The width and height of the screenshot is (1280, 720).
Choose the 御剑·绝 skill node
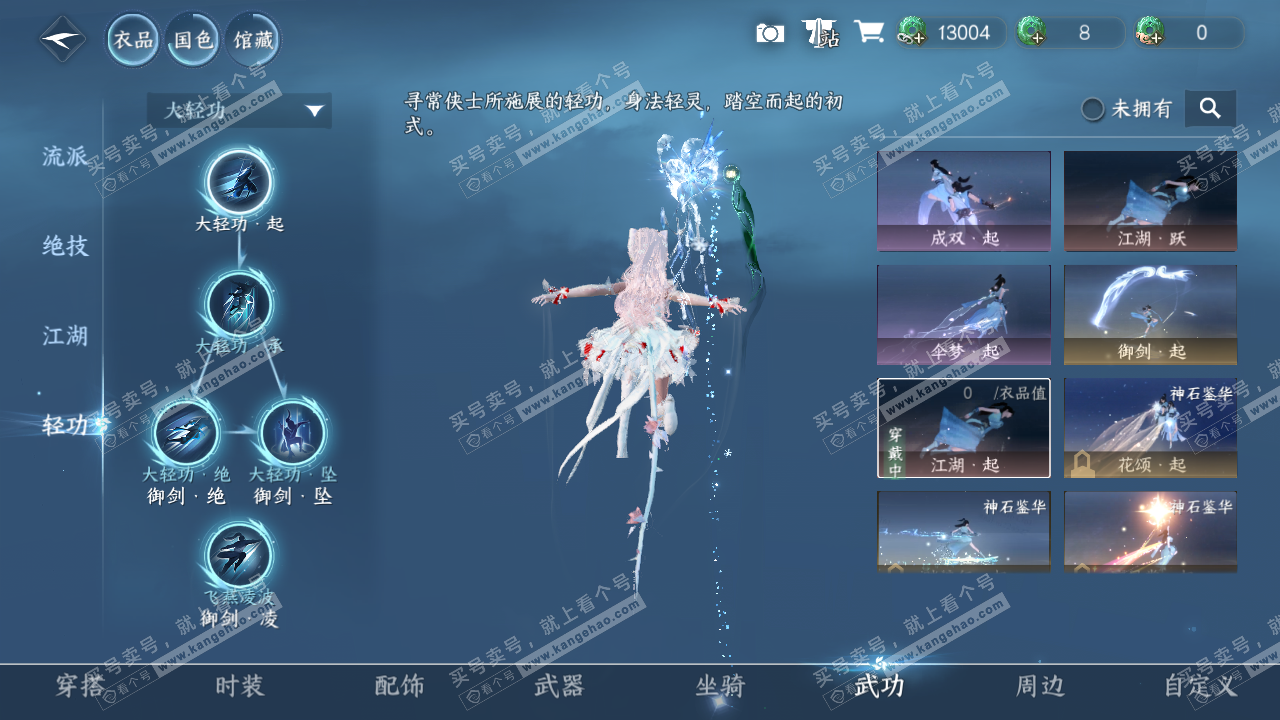coord(187,434)
